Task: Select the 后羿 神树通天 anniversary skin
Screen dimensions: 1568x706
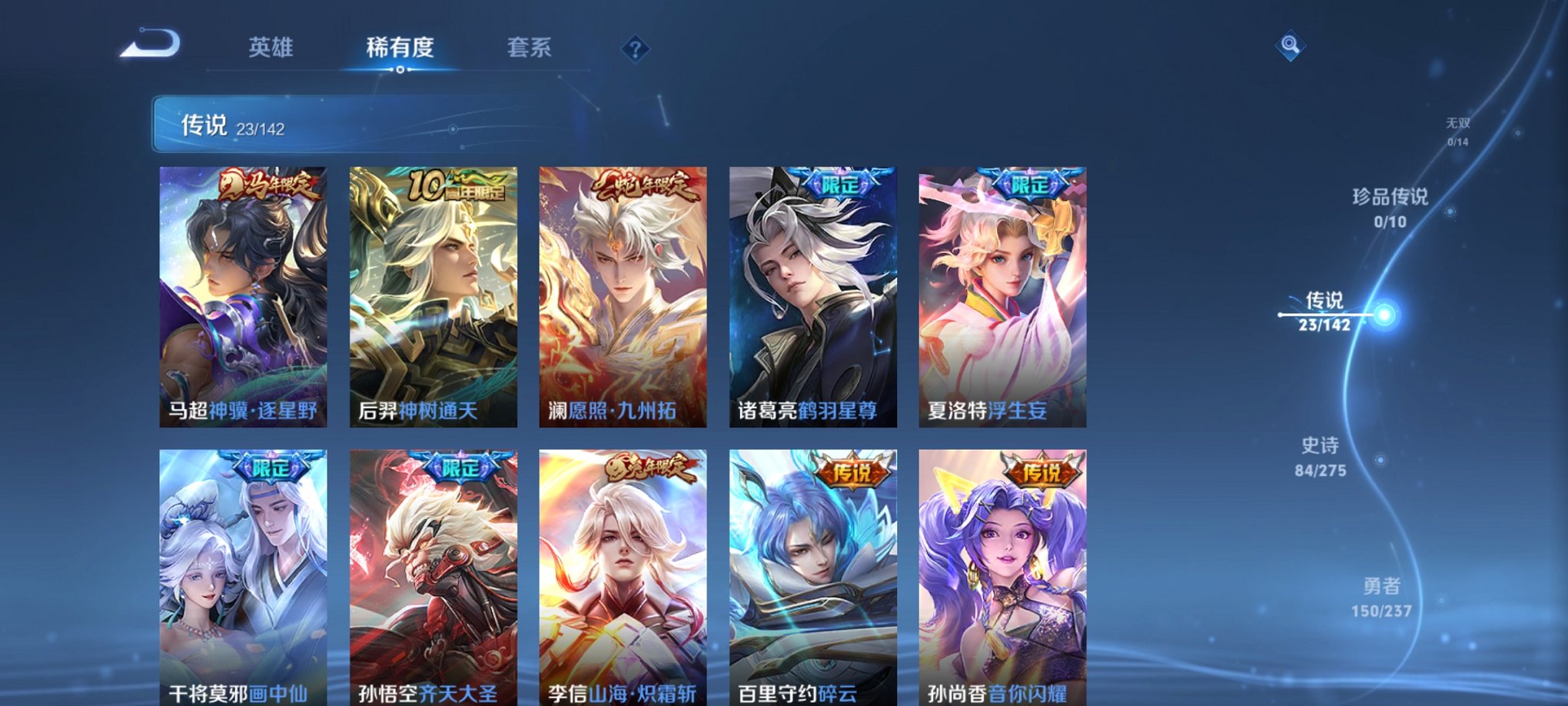Action: pos(434,292)
